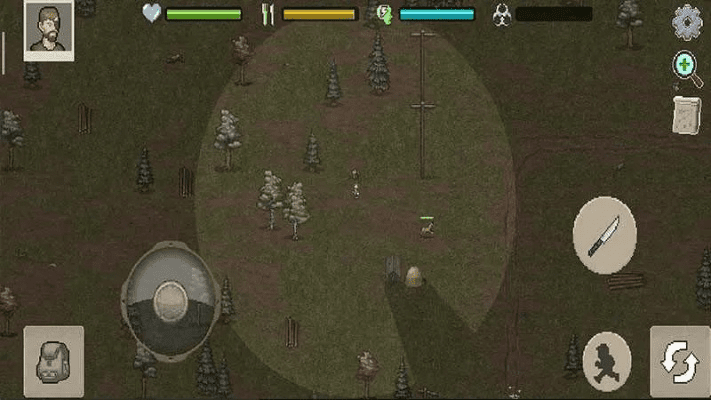The height and width of the screenshot is (400, 711).
Task: Tap the magnifying glass zoom button
Action: [x=687, y=68]
